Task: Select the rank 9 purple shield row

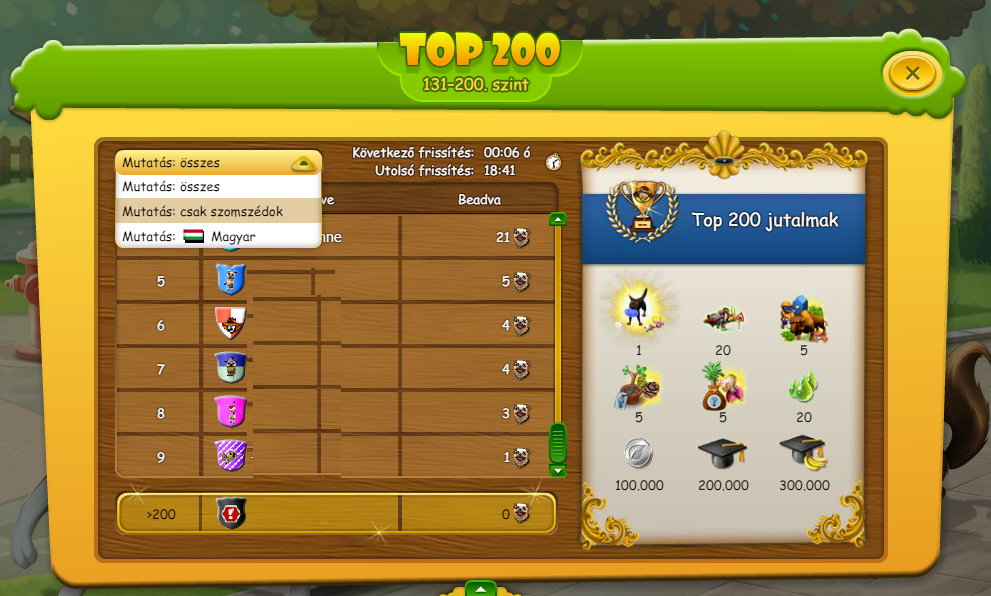Action: [336, 457]
